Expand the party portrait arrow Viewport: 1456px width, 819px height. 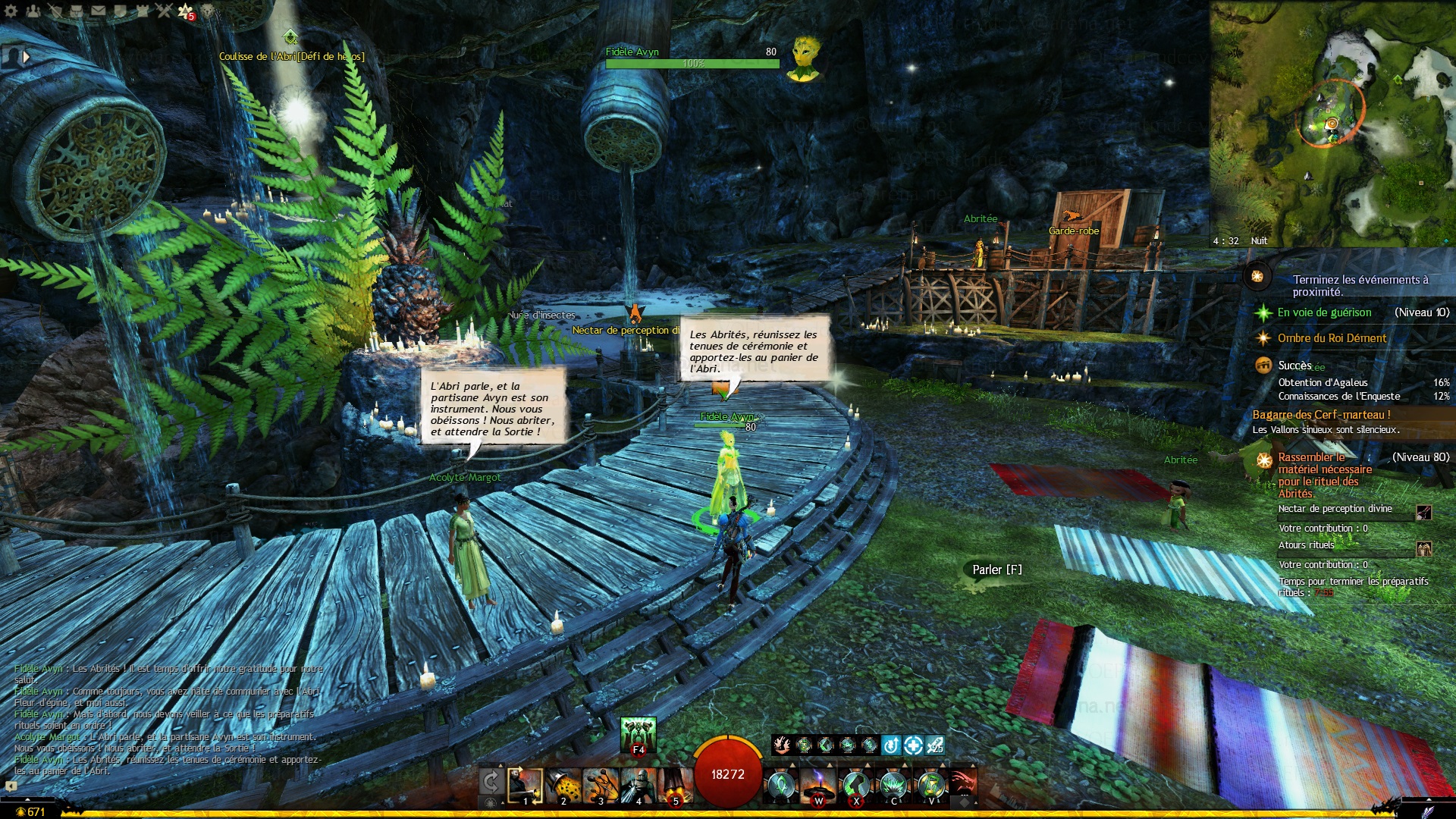click(x=27, y=56)
